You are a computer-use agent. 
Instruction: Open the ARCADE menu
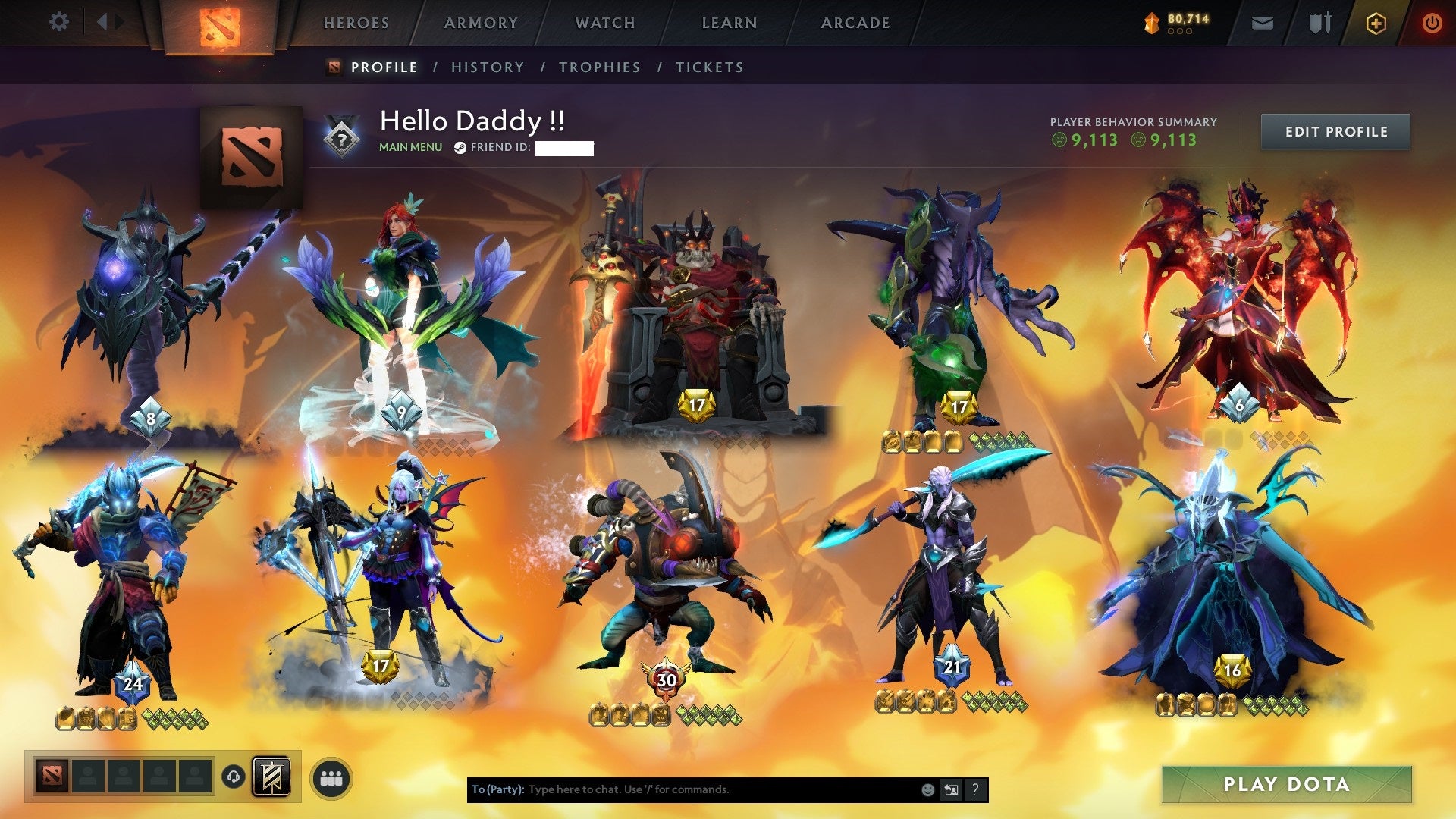click(855, 23)
